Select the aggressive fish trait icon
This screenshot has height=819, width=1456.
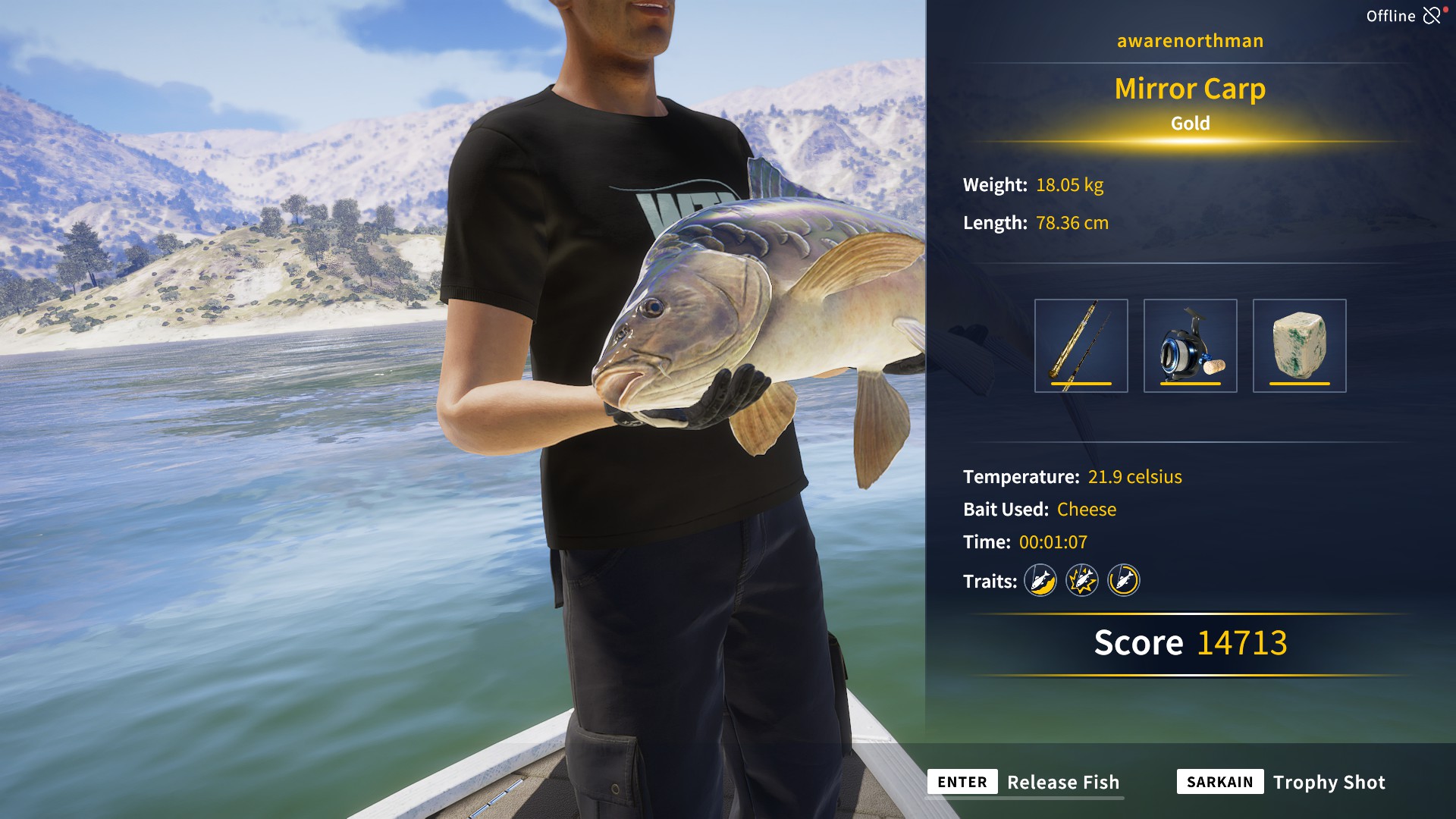(1082, 582)
